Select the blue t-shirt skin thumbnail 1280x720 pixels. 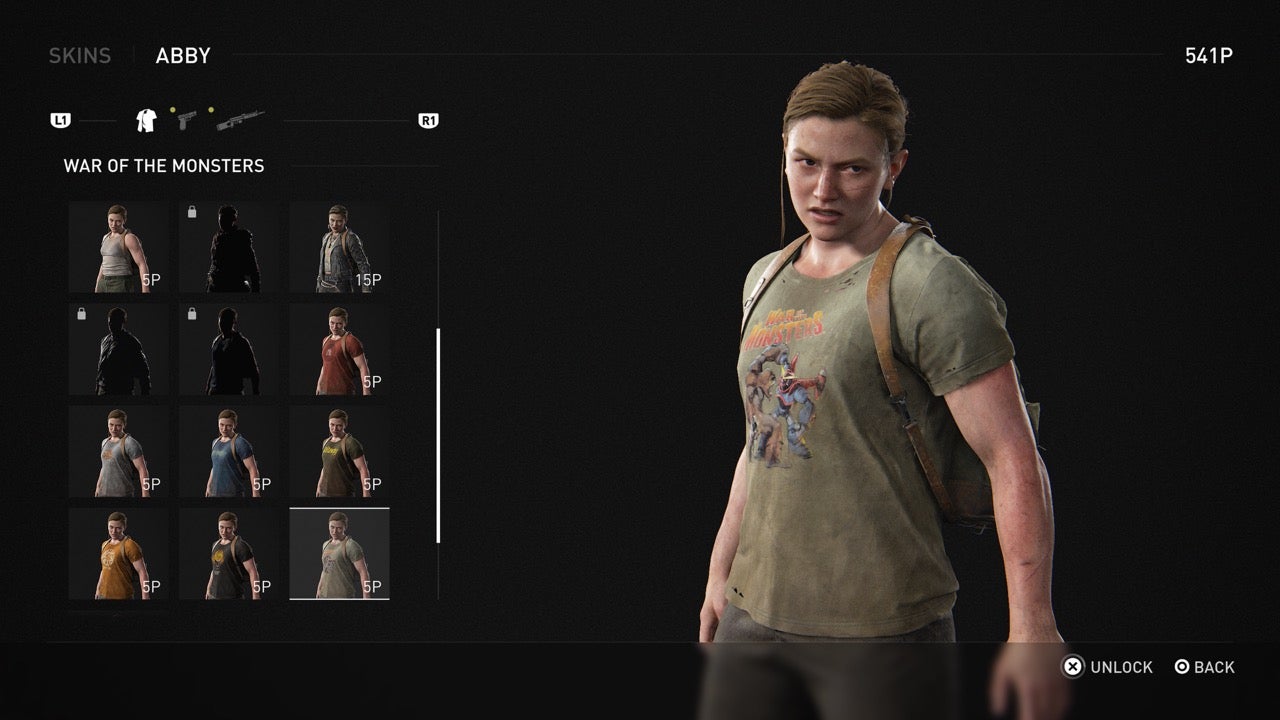point(228,450)
